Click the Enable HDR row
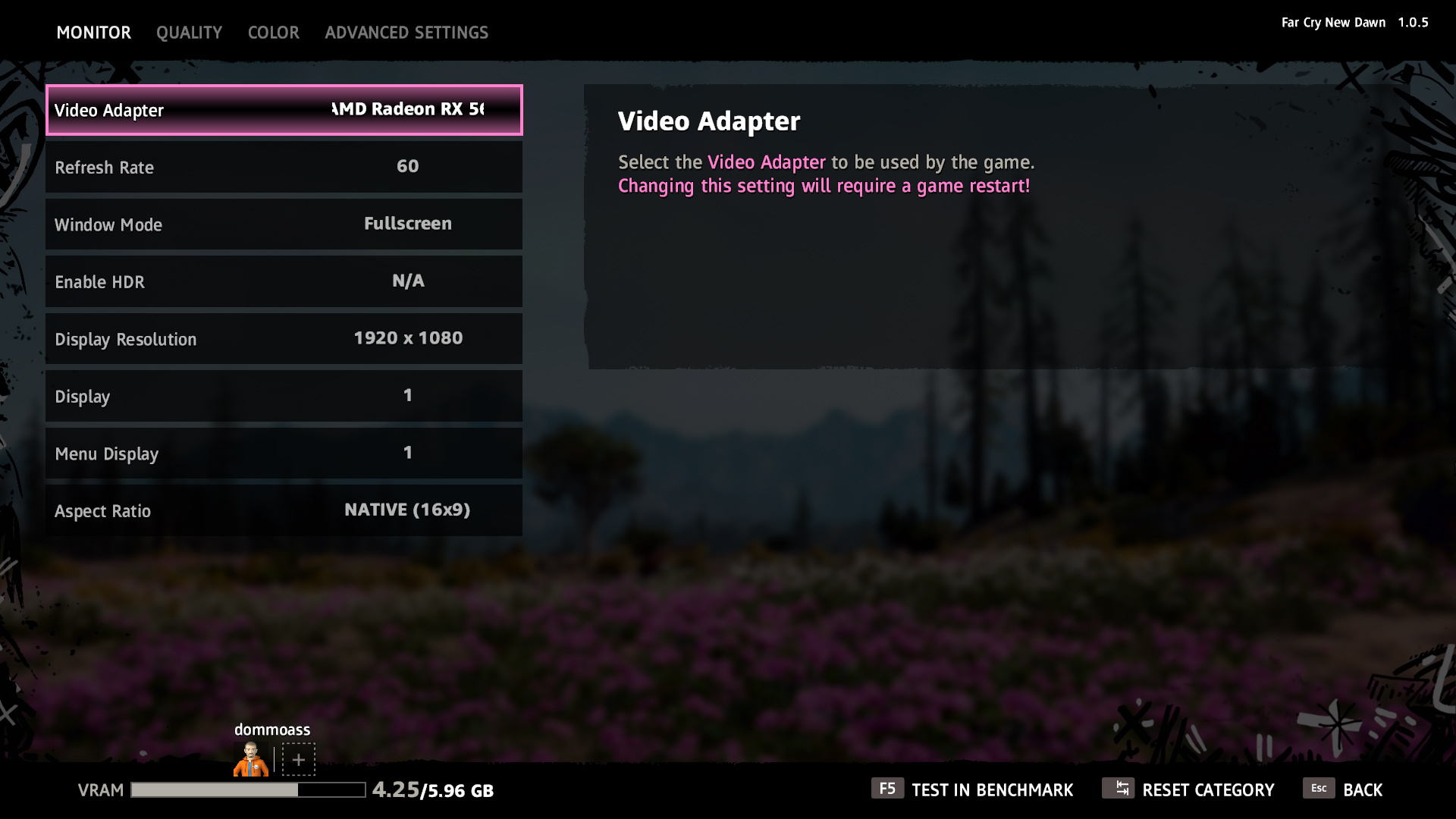Screen dimensions: 1456x819 click(x=284, y=281)
